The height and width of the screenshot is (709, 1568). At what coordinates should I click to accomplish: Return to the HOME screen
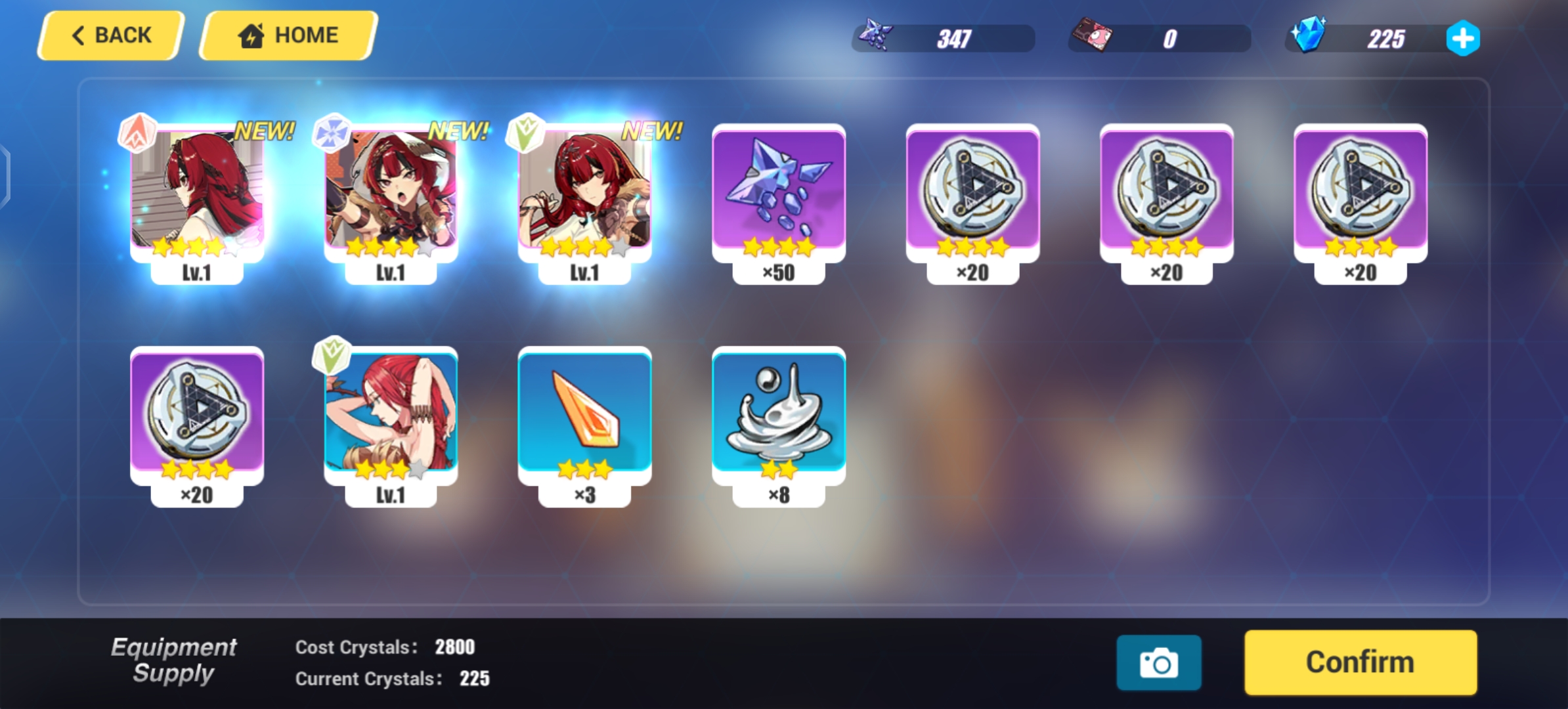tap(288, 35)
